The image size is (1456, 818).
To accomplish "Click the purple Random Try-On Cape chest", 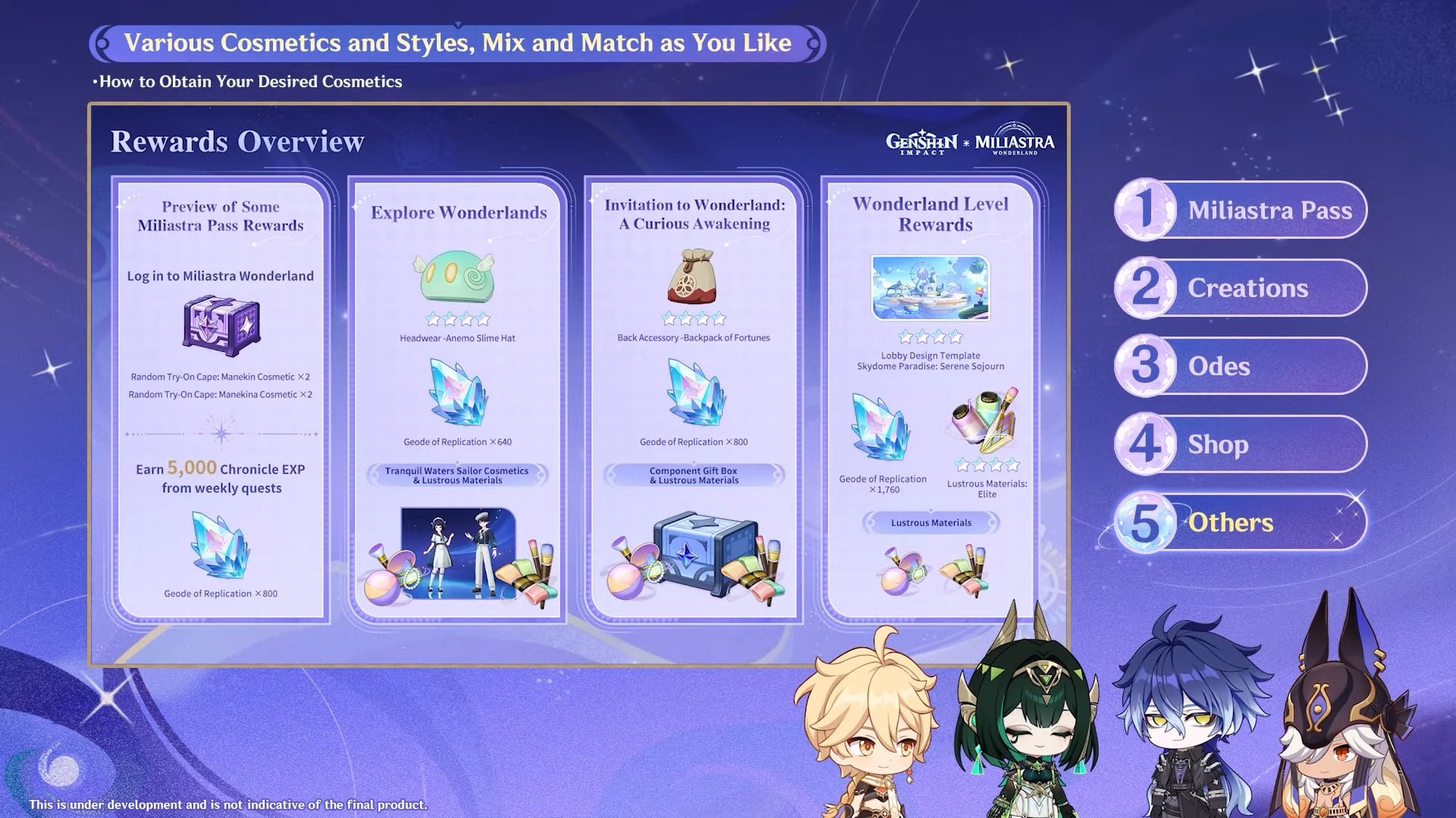I will click(x=221, y=324).
